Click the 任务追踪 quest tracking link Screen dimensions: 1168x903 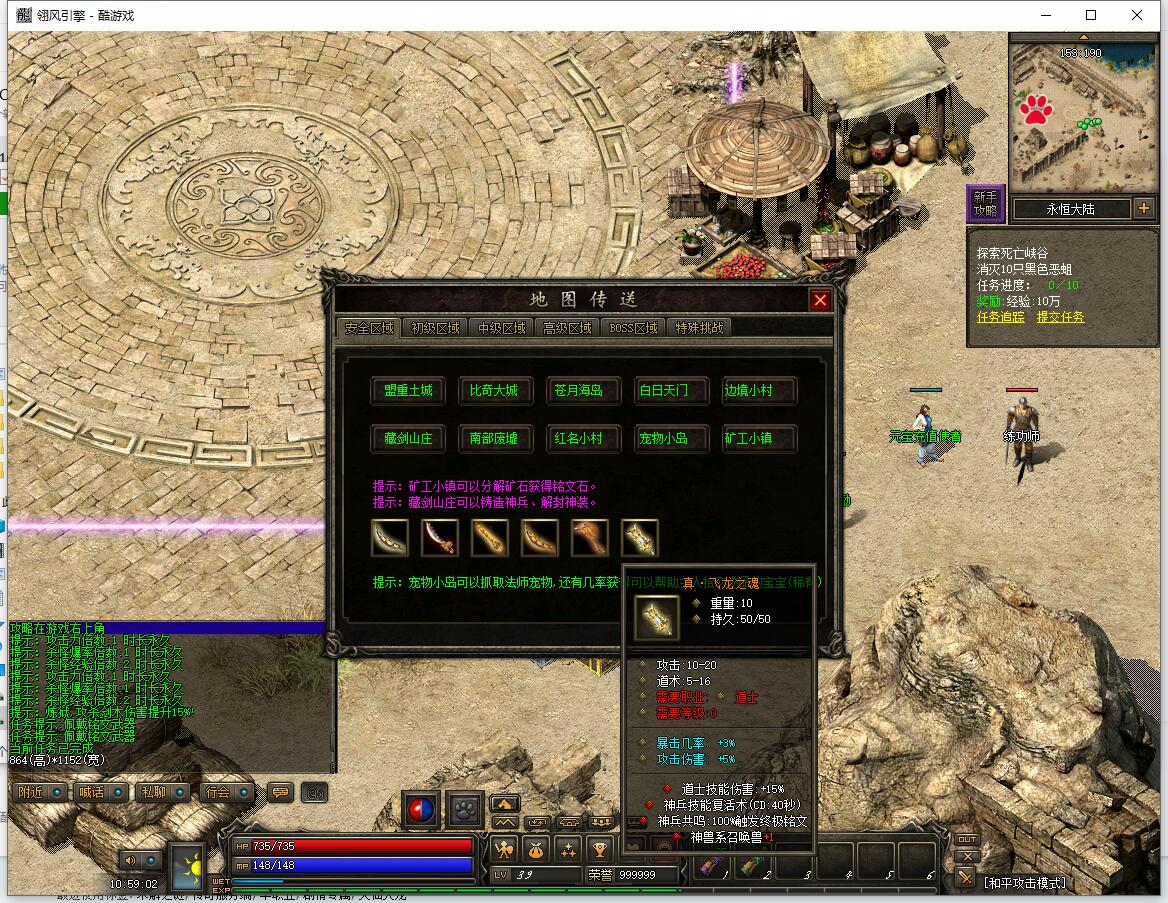click(x=1001, y=317)
